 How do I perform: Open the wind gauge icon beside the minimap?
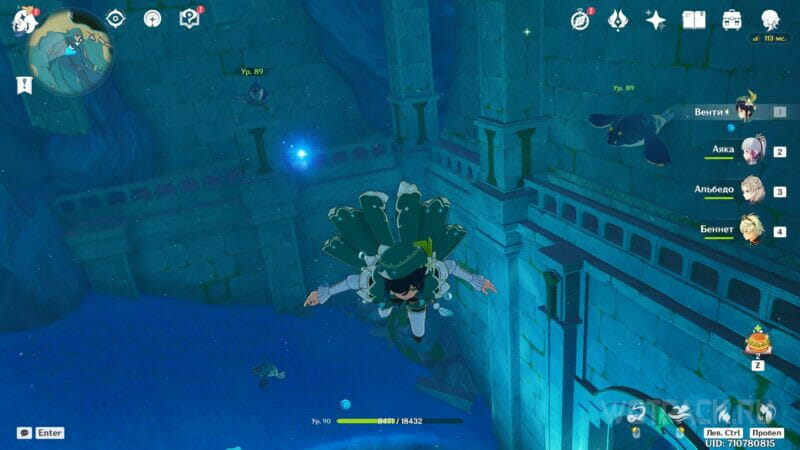[x=152, y=19]
